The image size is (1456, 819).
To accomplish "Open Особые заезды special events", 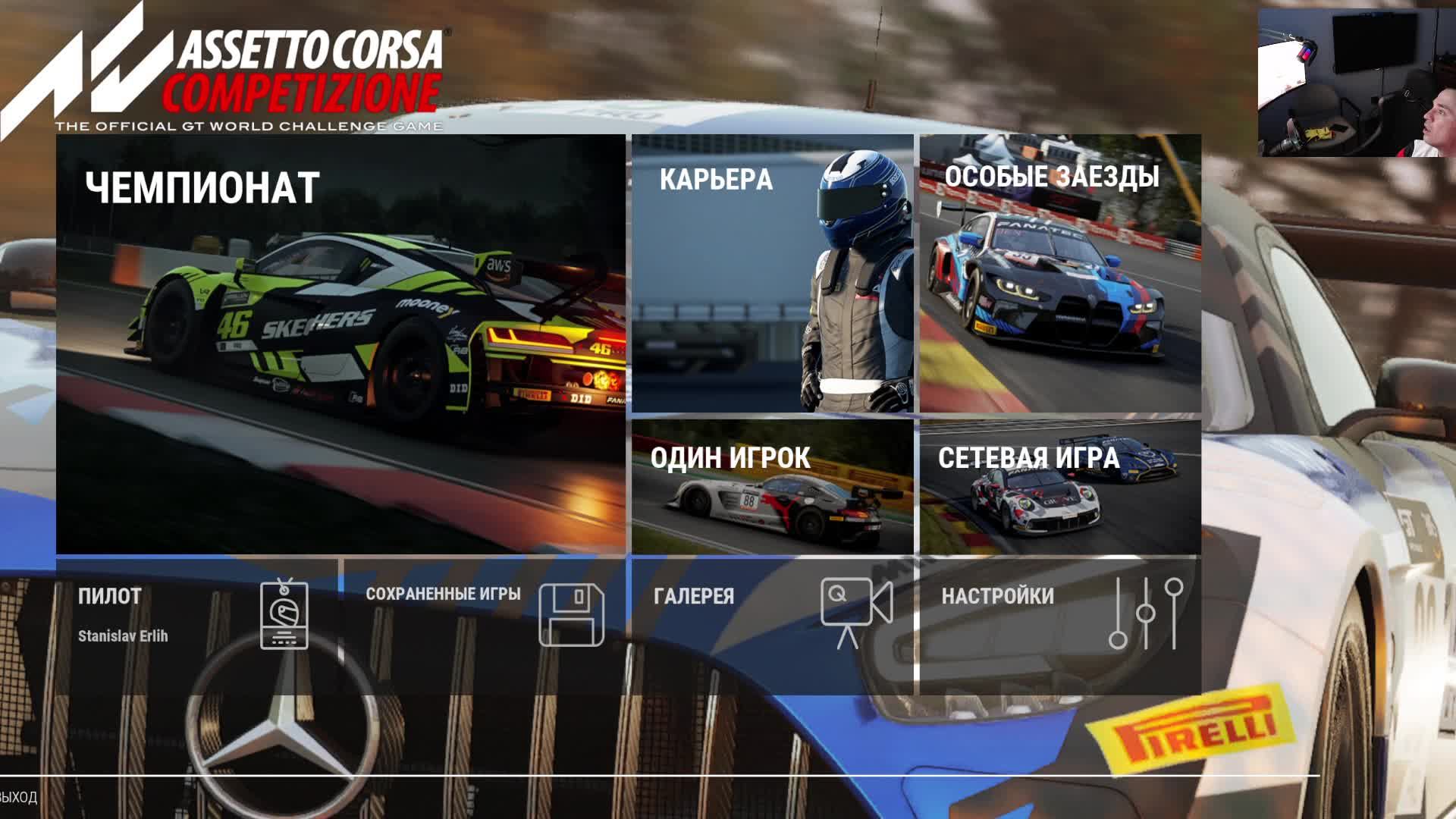I will coord(1060,274).
